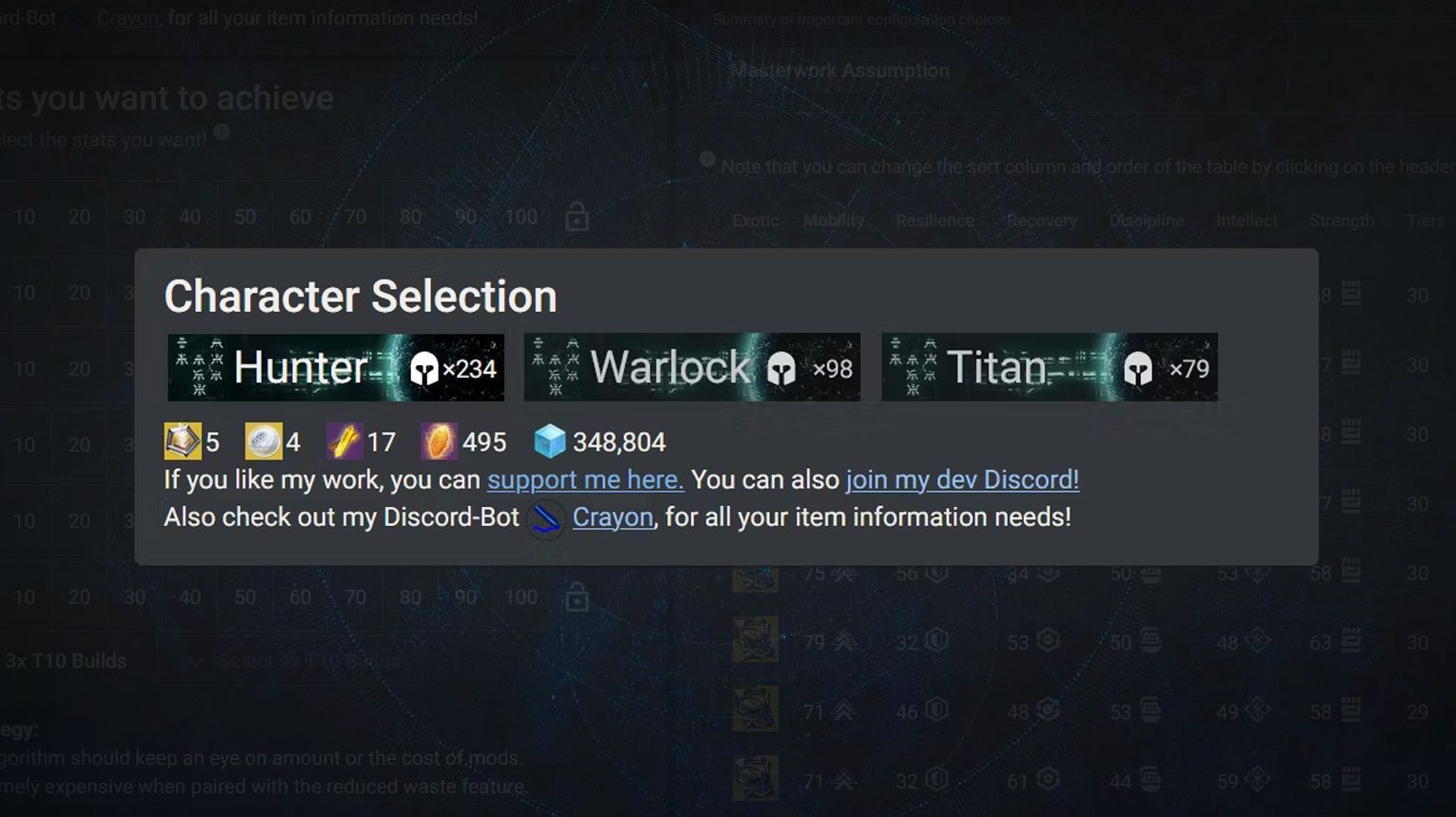This screenshot has height=817, width=1456.
Task: Open the Crayon link
Action: pos(612,516)
